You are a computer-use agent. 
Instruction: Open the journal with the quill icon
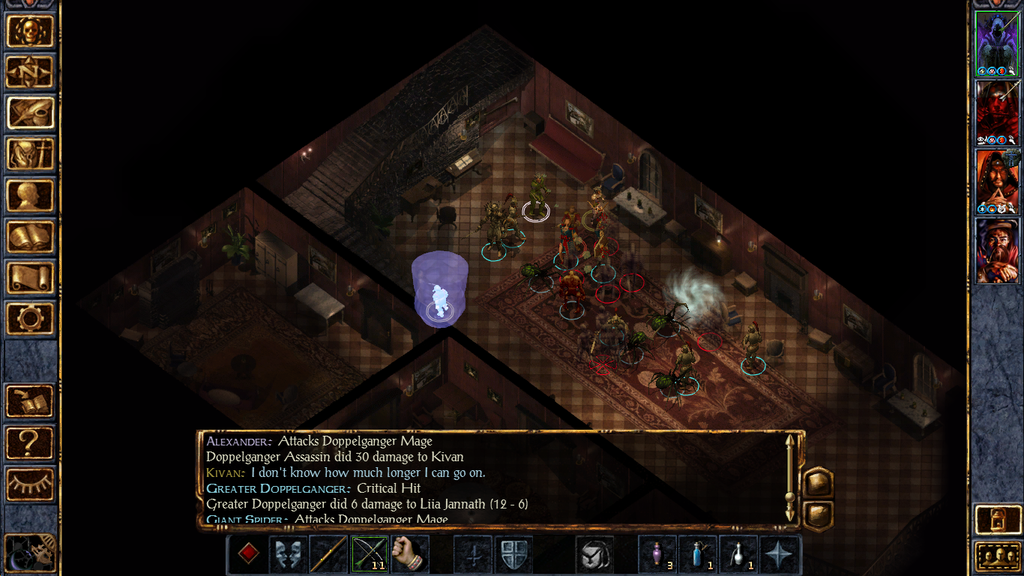(30, 113)
